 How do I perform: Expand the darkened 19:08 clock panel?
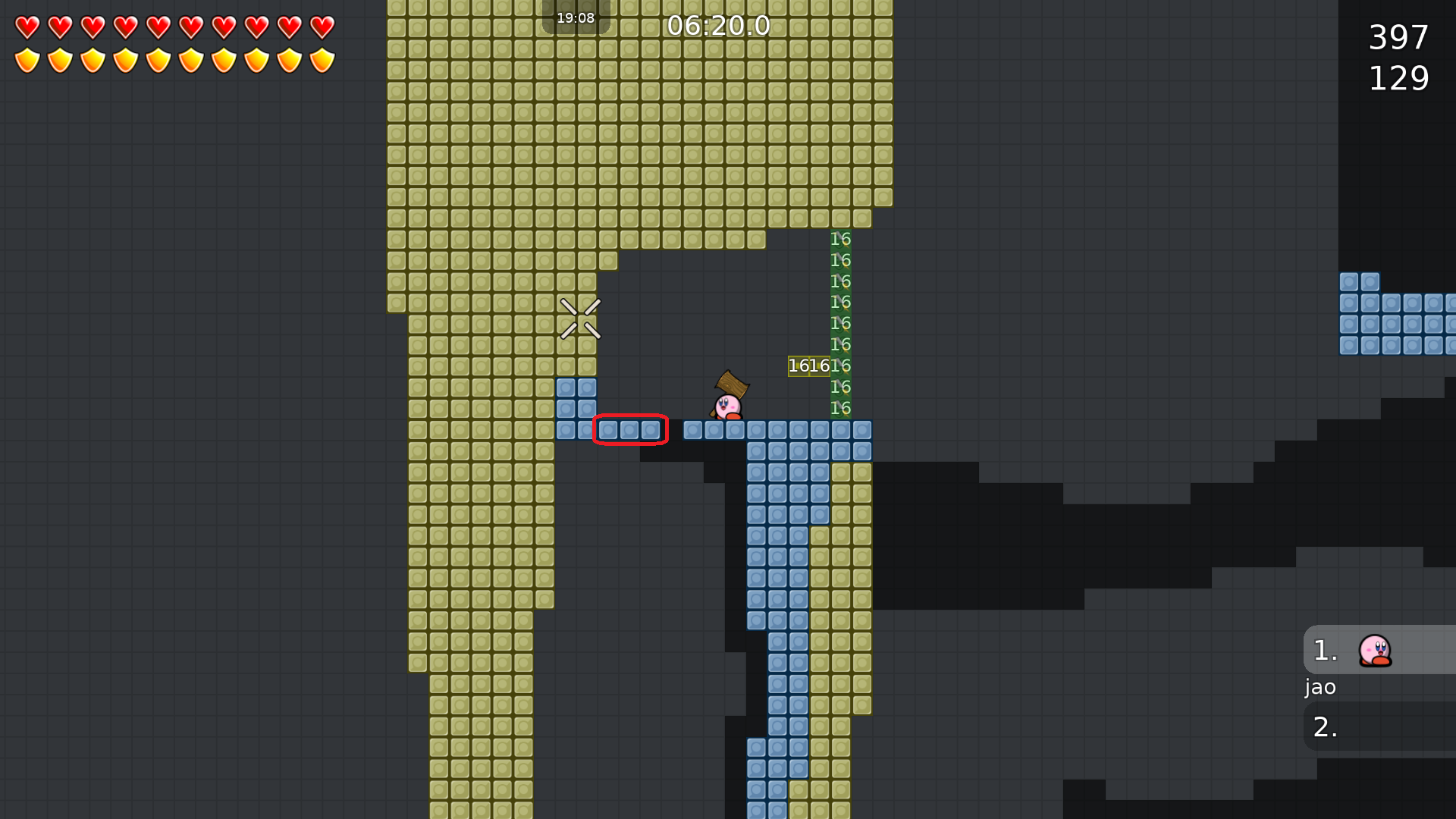tap(576, 17)
